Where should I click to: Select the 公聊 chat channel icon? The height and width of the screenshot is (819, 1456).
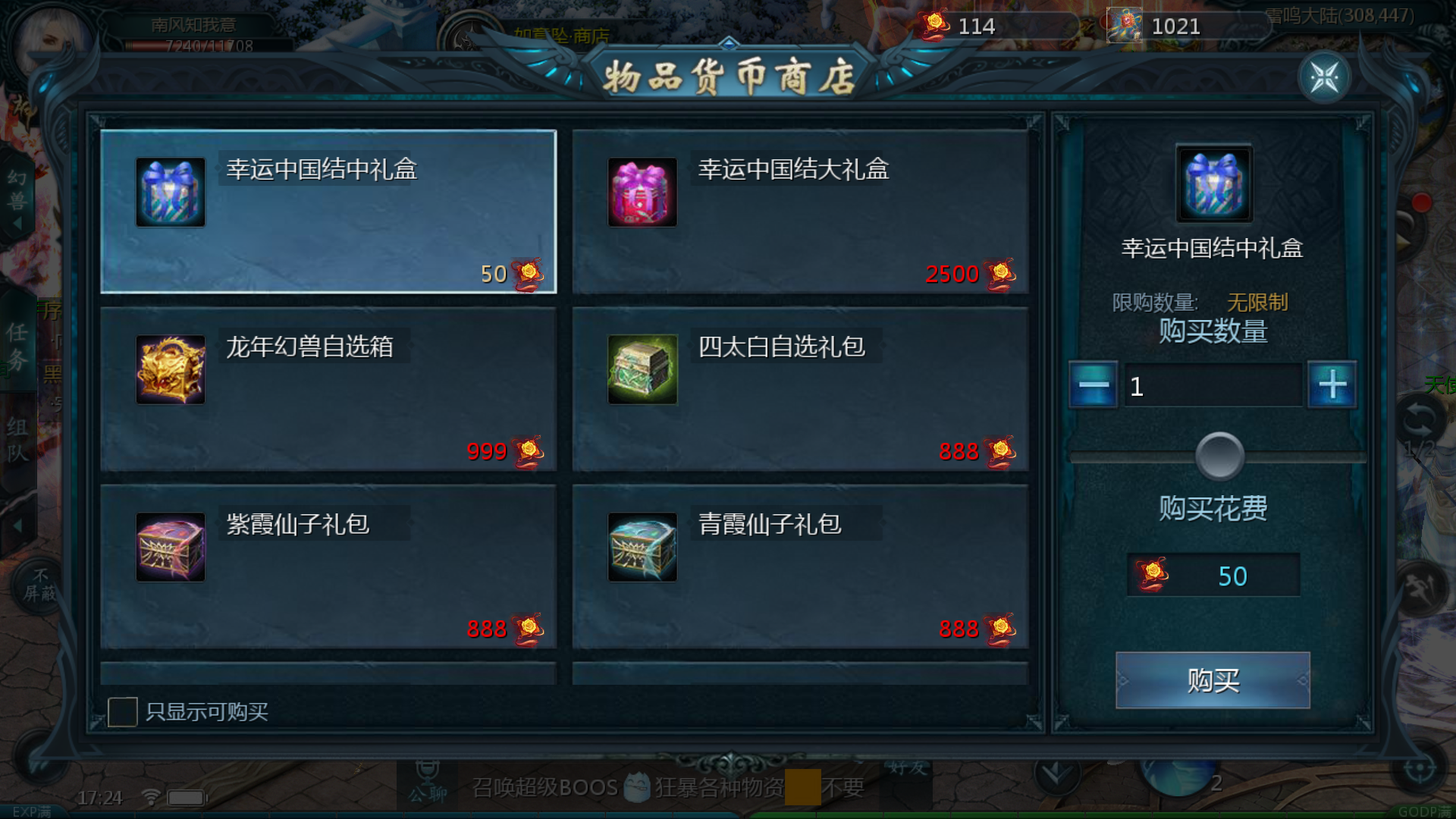[428, 785]
